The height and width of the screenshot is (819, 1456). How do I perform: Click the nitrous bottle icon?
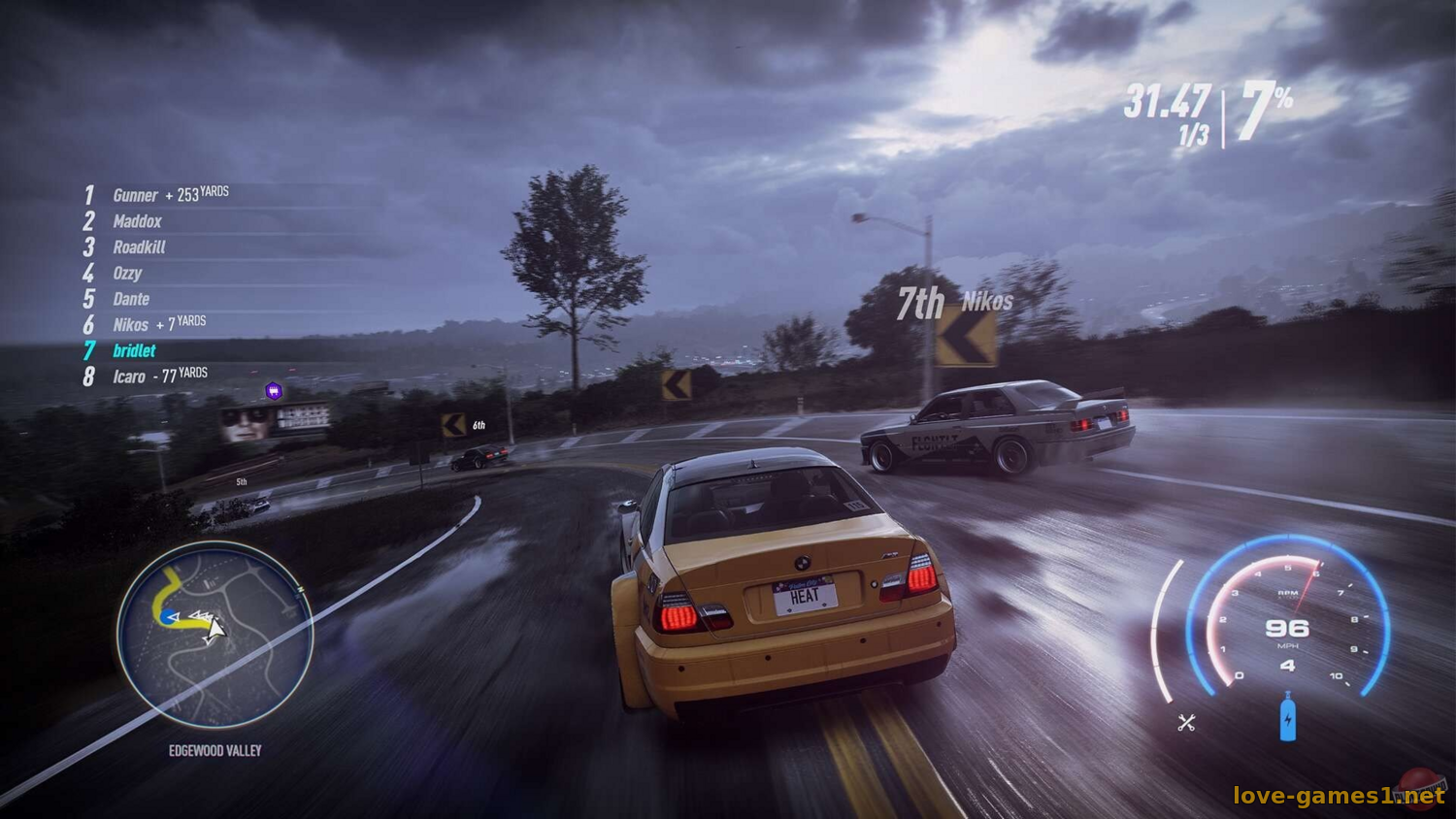(1287, 718)
